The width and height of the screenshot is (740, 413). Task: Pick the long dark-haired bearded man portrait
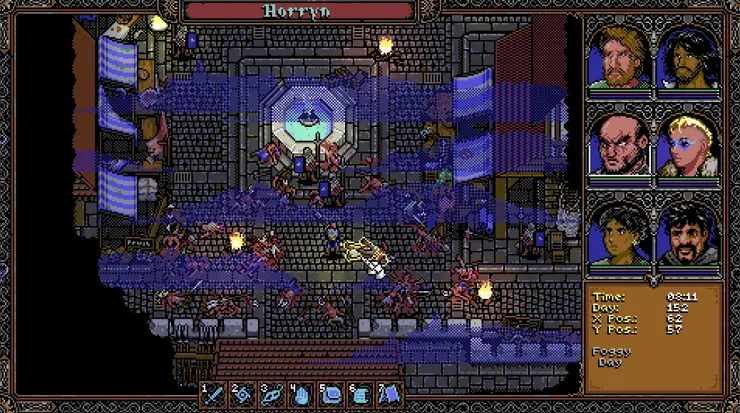[x=688, y=57]
